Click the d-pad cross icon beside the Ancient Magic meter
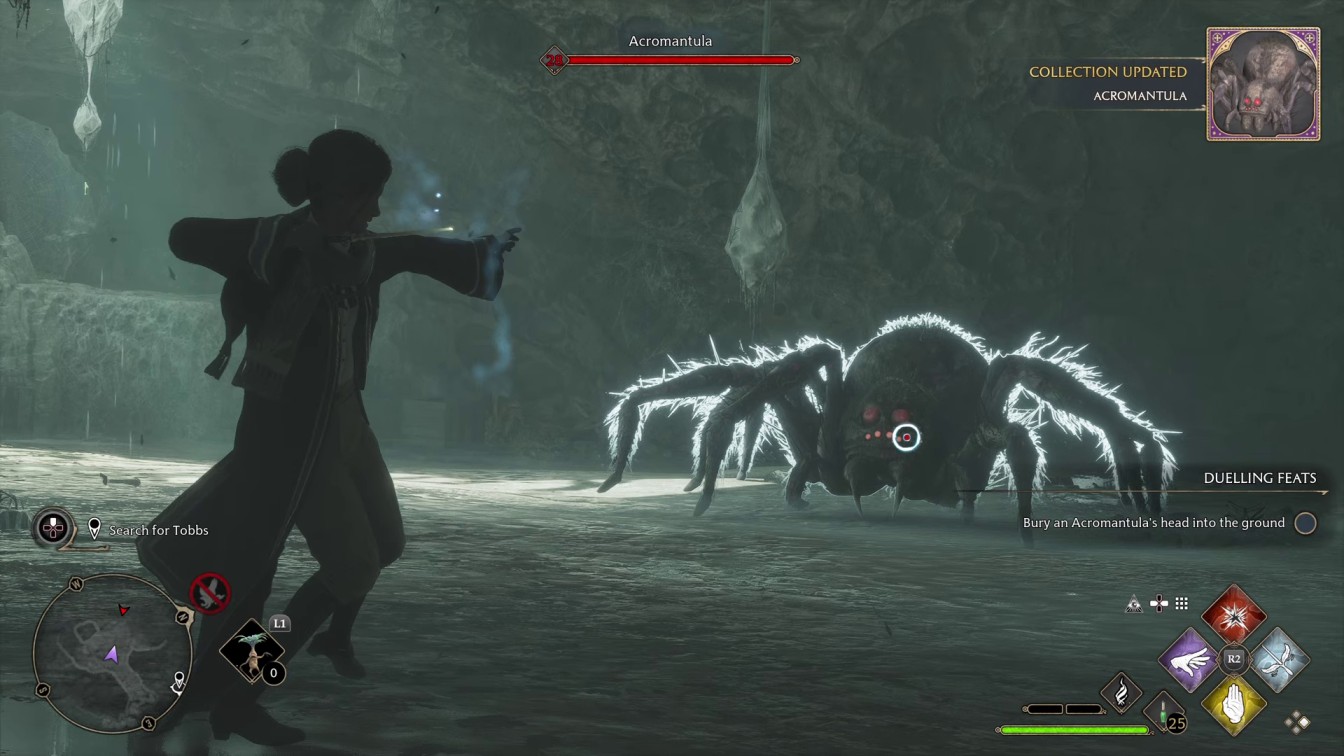 pyautogui.click(x=1157, y=602)
